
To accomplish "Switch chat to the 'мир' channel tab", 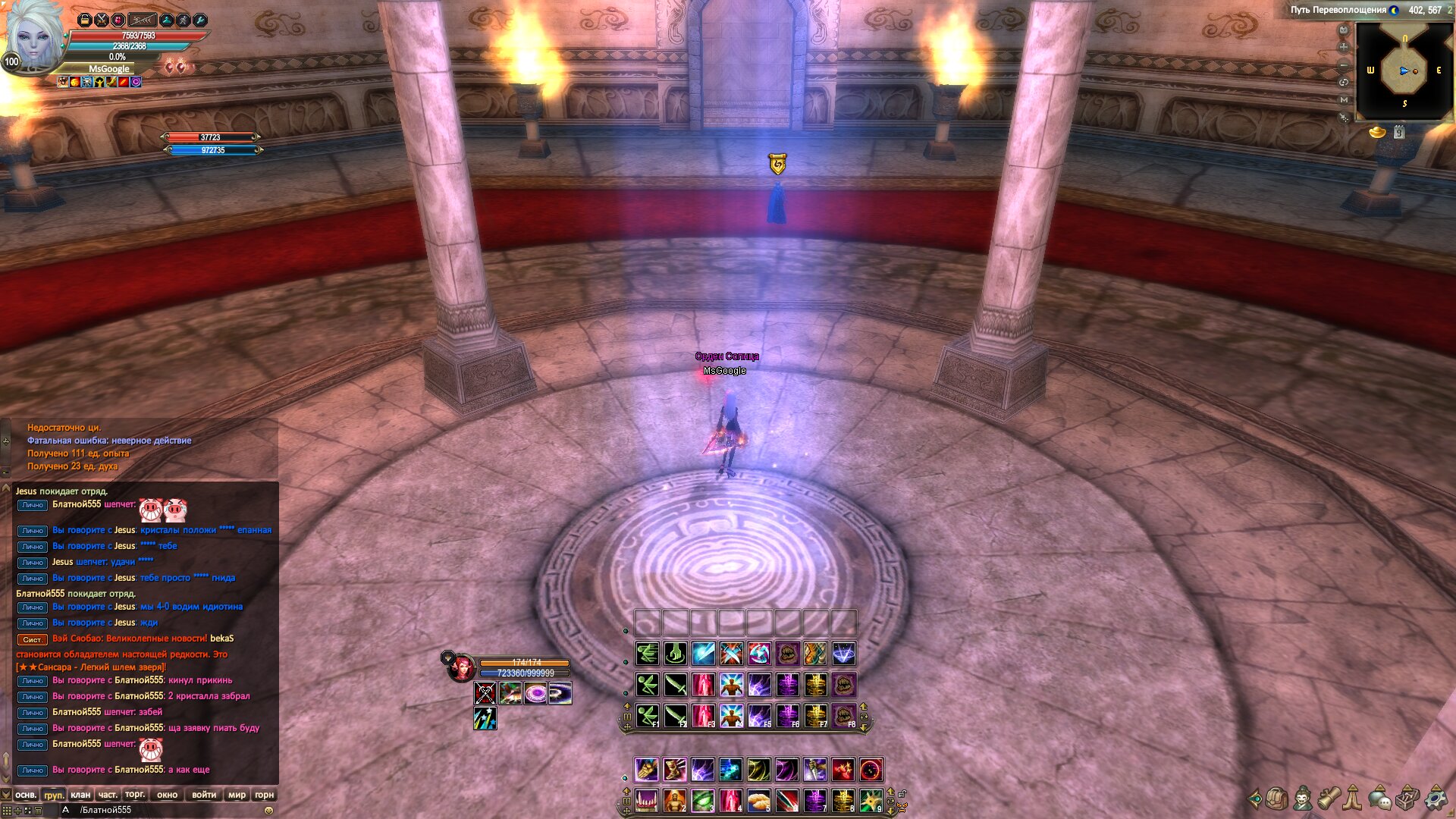I will pyautogui.click(x=237, y=795).
